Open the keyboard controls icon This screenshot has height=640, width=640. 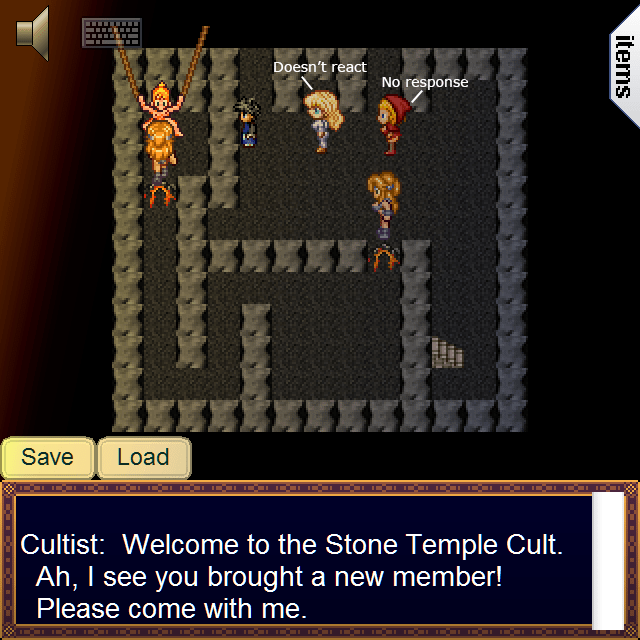pos(111,33)
